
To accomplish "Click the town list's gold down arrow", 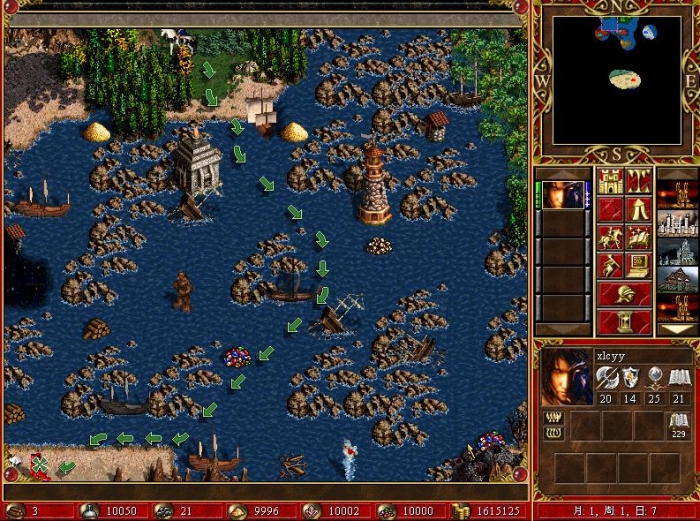I will tap(677, 329).
